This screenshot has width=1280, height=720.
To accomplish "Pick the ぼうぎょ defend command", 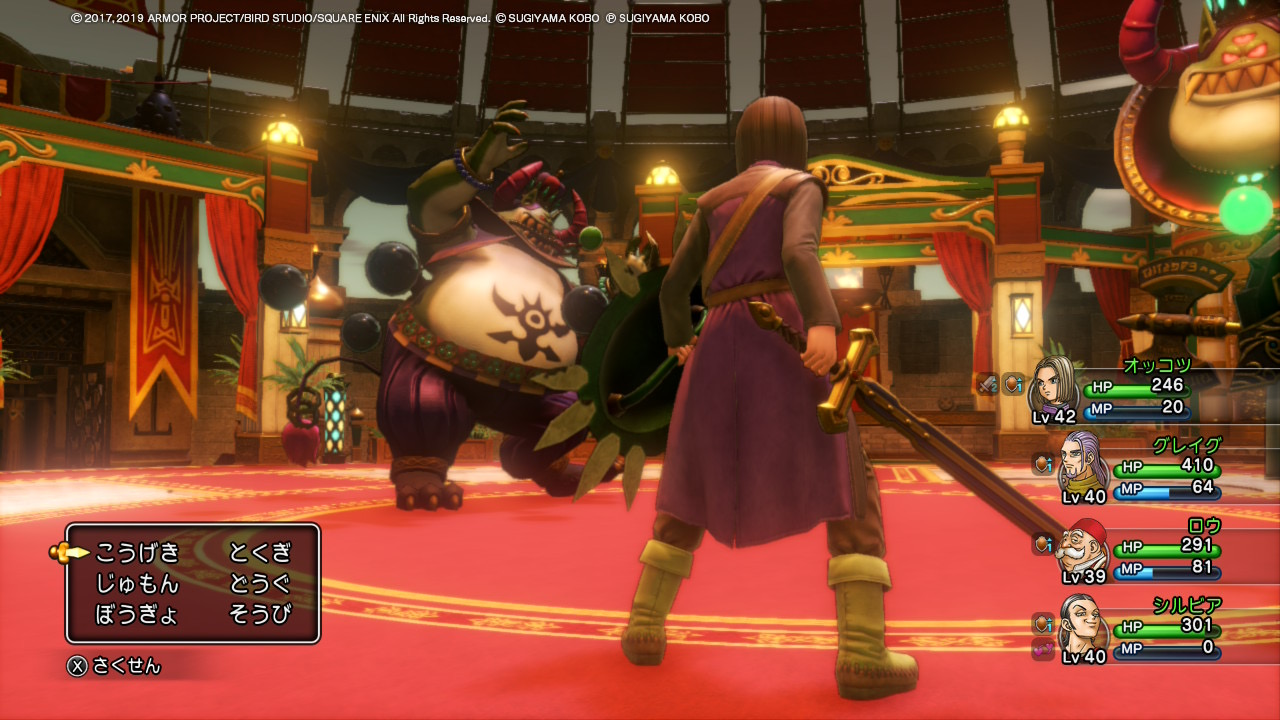I will point(138,614).
